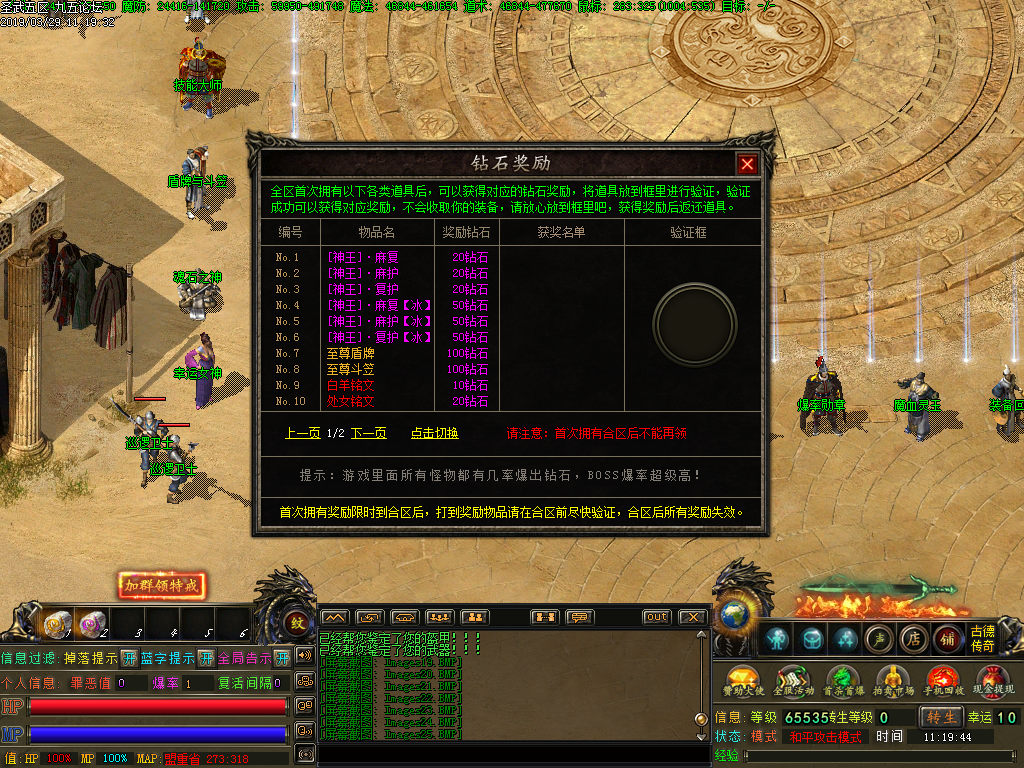Close the 钻石奖励 diamond reward window

pyautogui.click(x=747, y=164)
